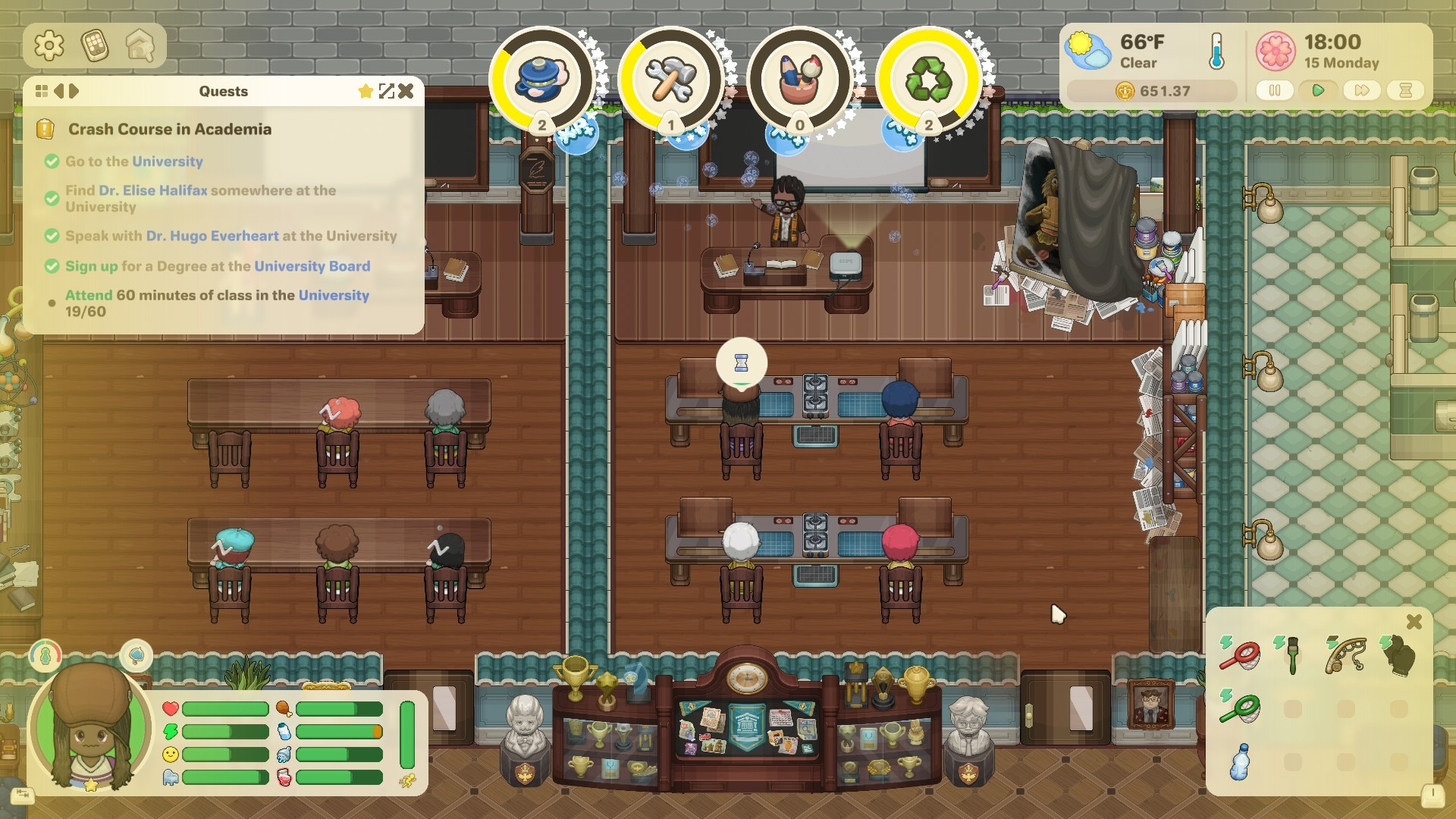This screenshot has height=819, width=1456.
Task: Fast-forward the game time
Action: coord(1361,90)
